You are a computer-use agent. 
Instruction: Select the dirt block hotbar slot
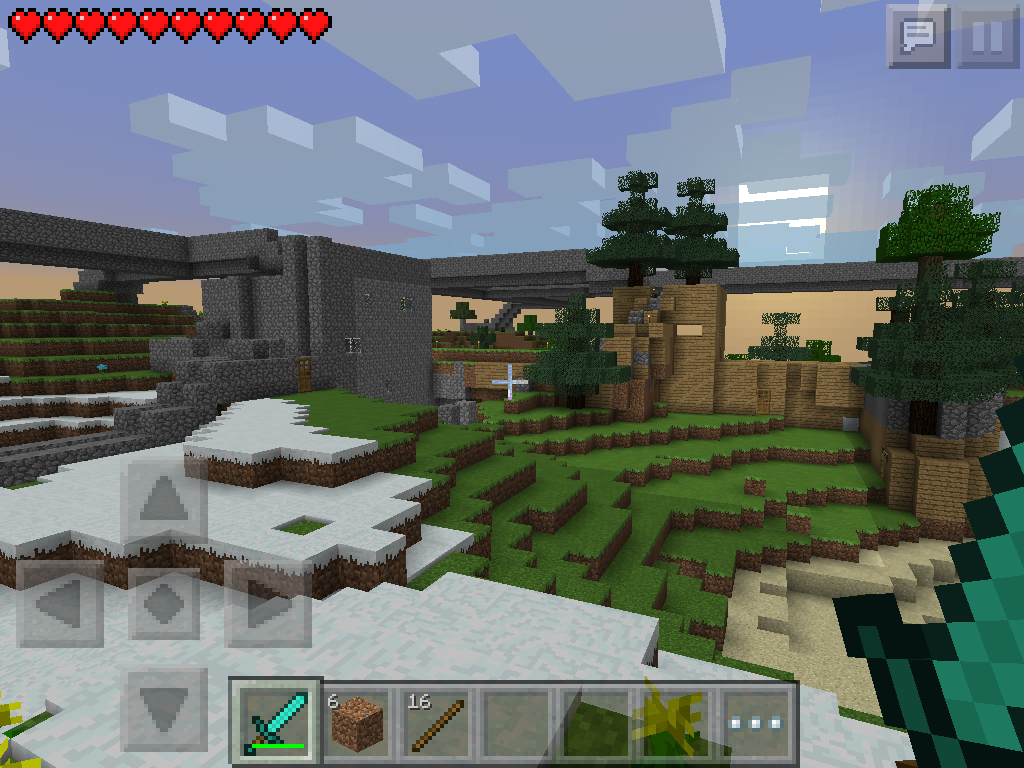pos(357,721)
